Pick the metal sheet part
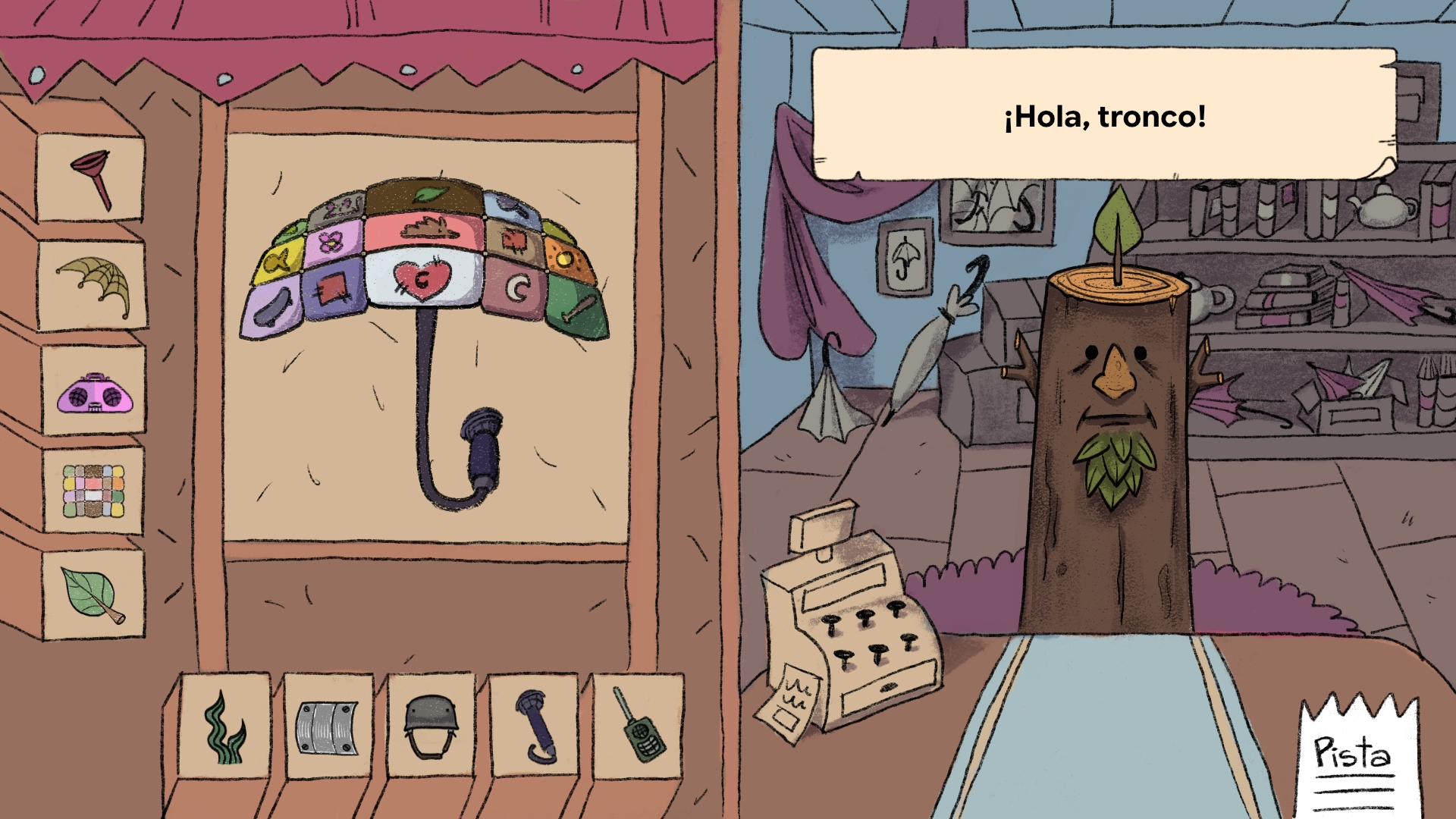Viewport: 1456px width, 819px height. [x=327, y=728]
